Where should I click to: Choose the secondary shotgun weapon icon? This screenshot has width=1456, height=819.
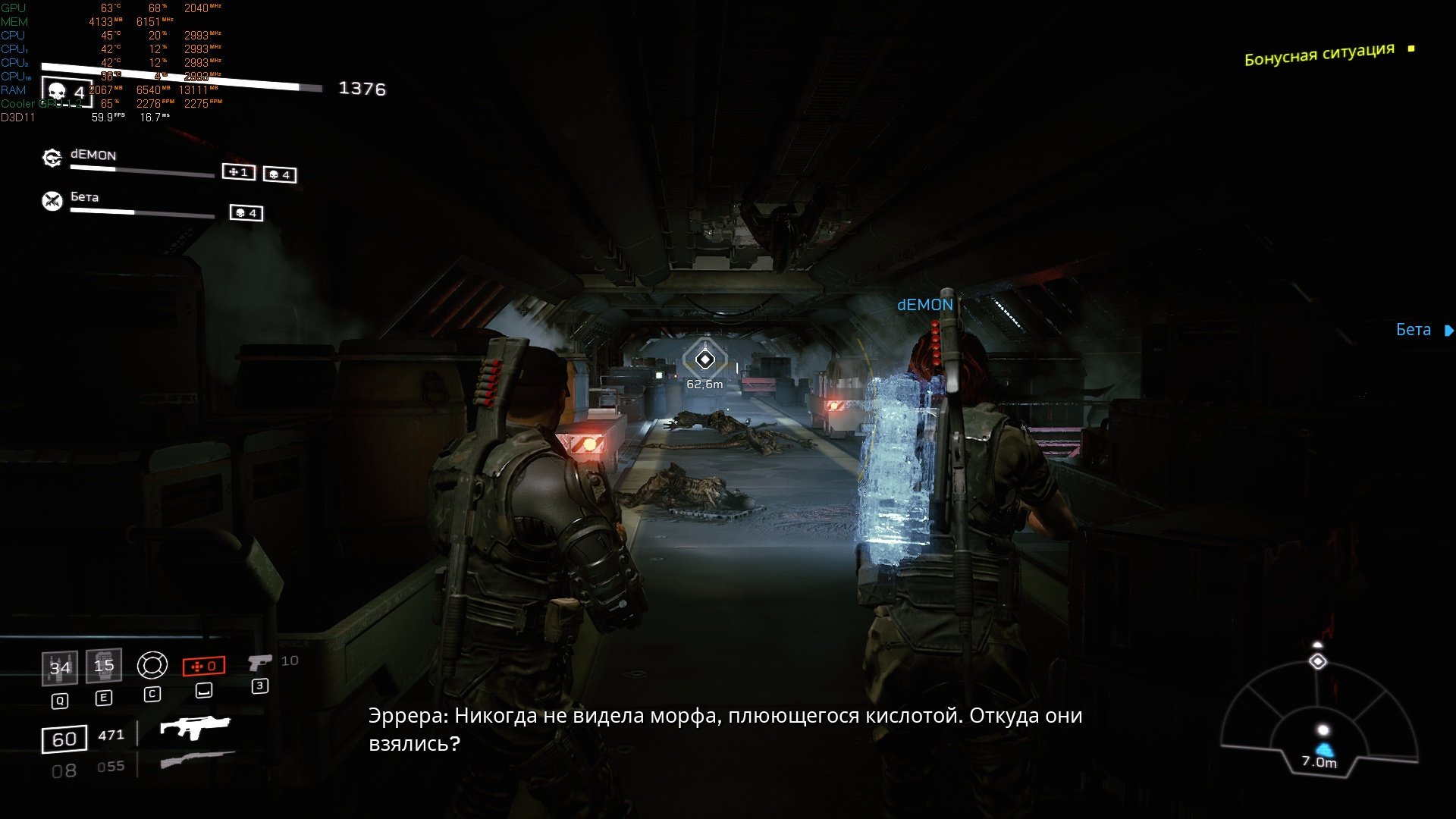[197, 760]
